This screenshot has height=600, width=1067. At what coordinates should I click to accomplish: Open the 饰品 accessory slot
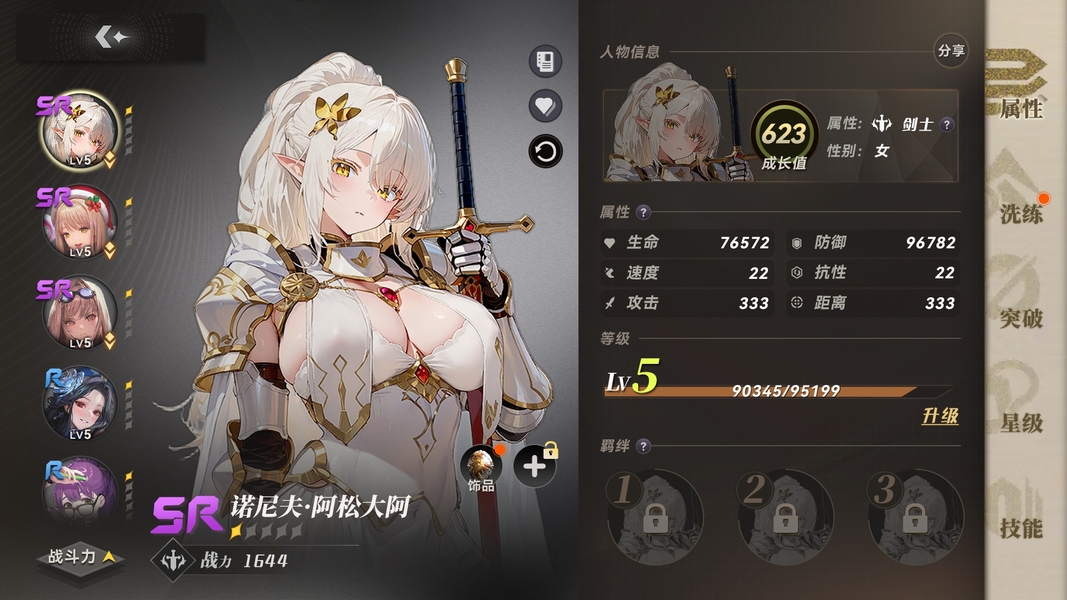point(482,468)
